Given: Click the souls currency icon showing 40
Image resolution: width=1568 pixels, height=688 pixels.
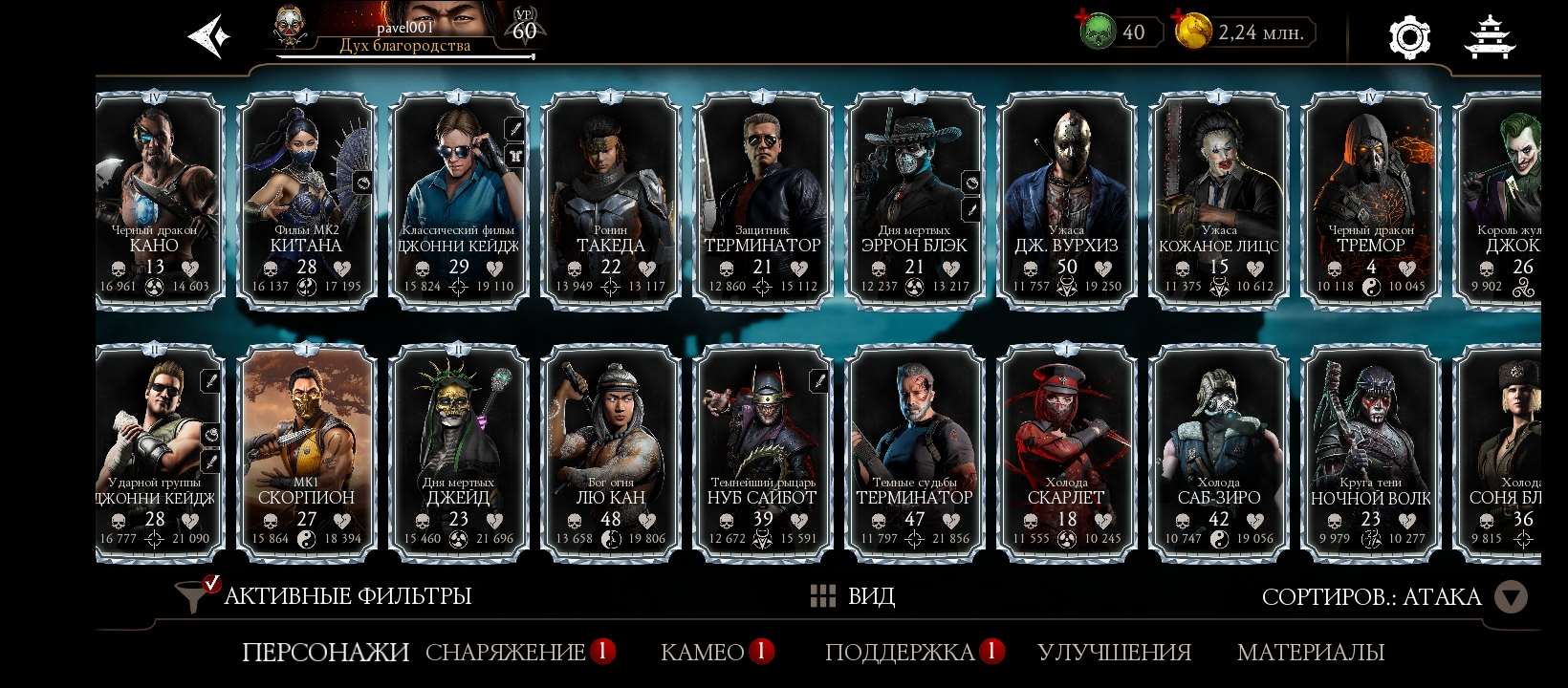Looking at the screenshot, I should click(1100, 31).
